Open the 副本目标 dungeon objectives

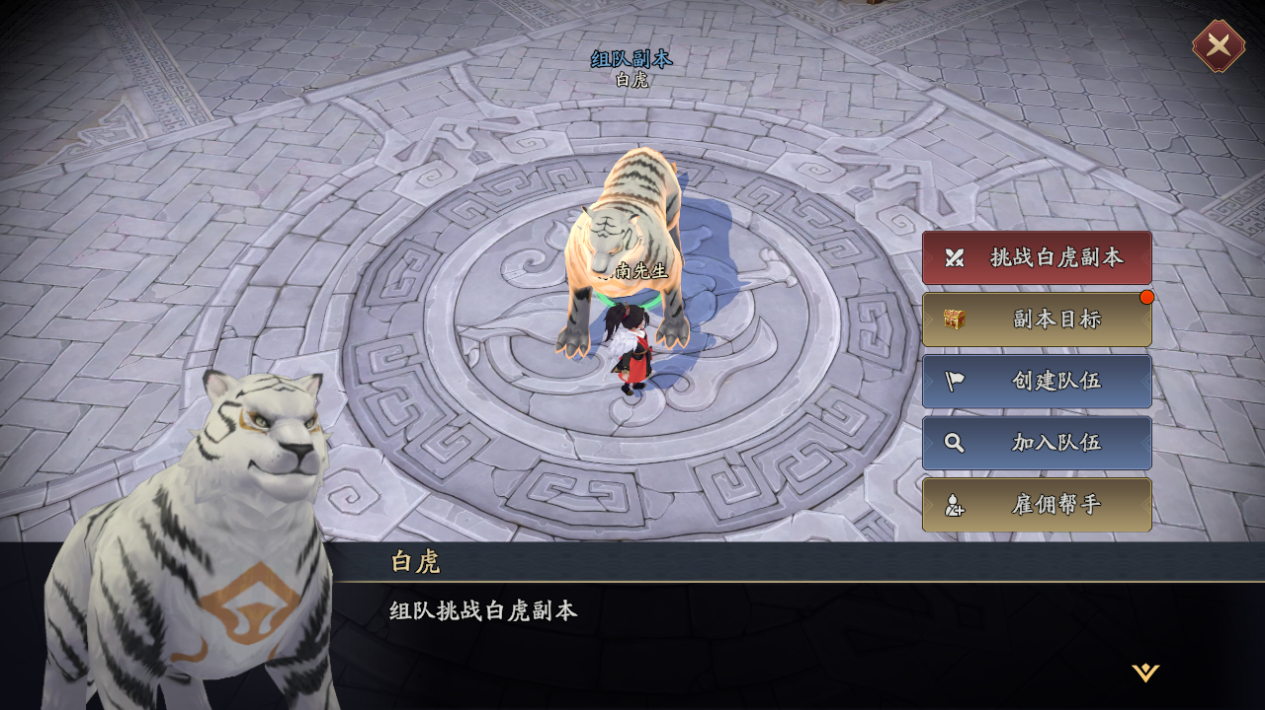[x=1037, y=320]
